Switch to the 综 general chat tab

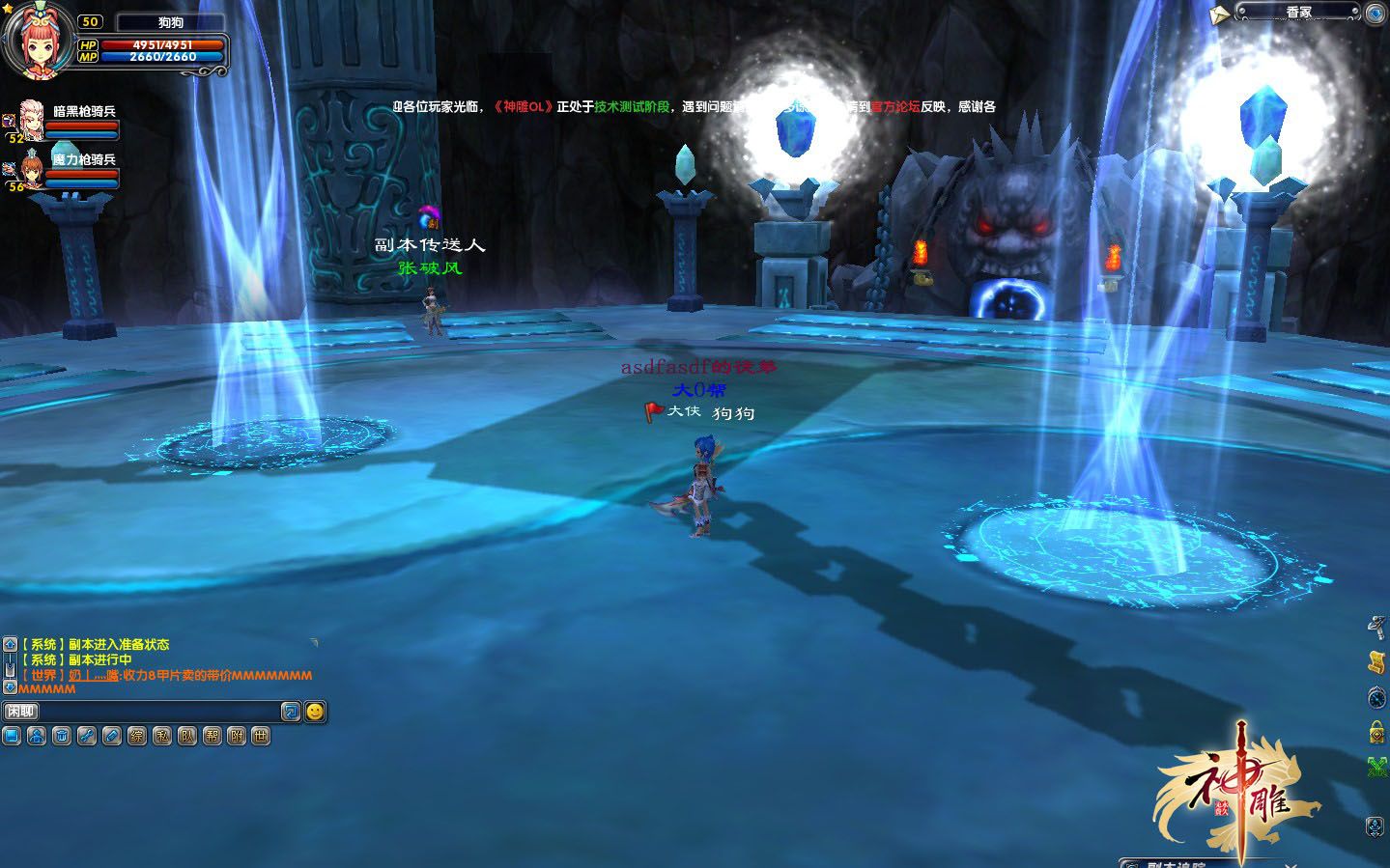tap(137, 737)
